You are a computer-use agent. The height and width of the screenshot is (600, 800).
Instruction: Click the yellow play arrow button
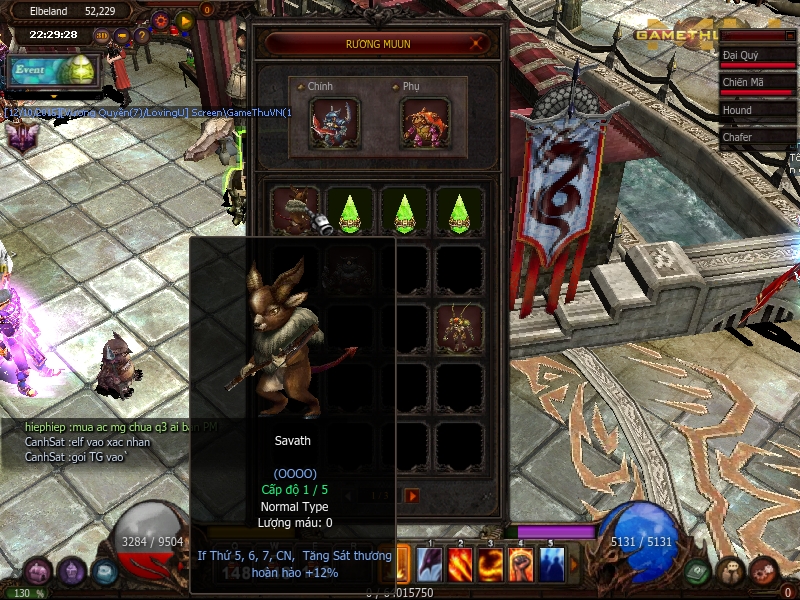click(185, 19)
